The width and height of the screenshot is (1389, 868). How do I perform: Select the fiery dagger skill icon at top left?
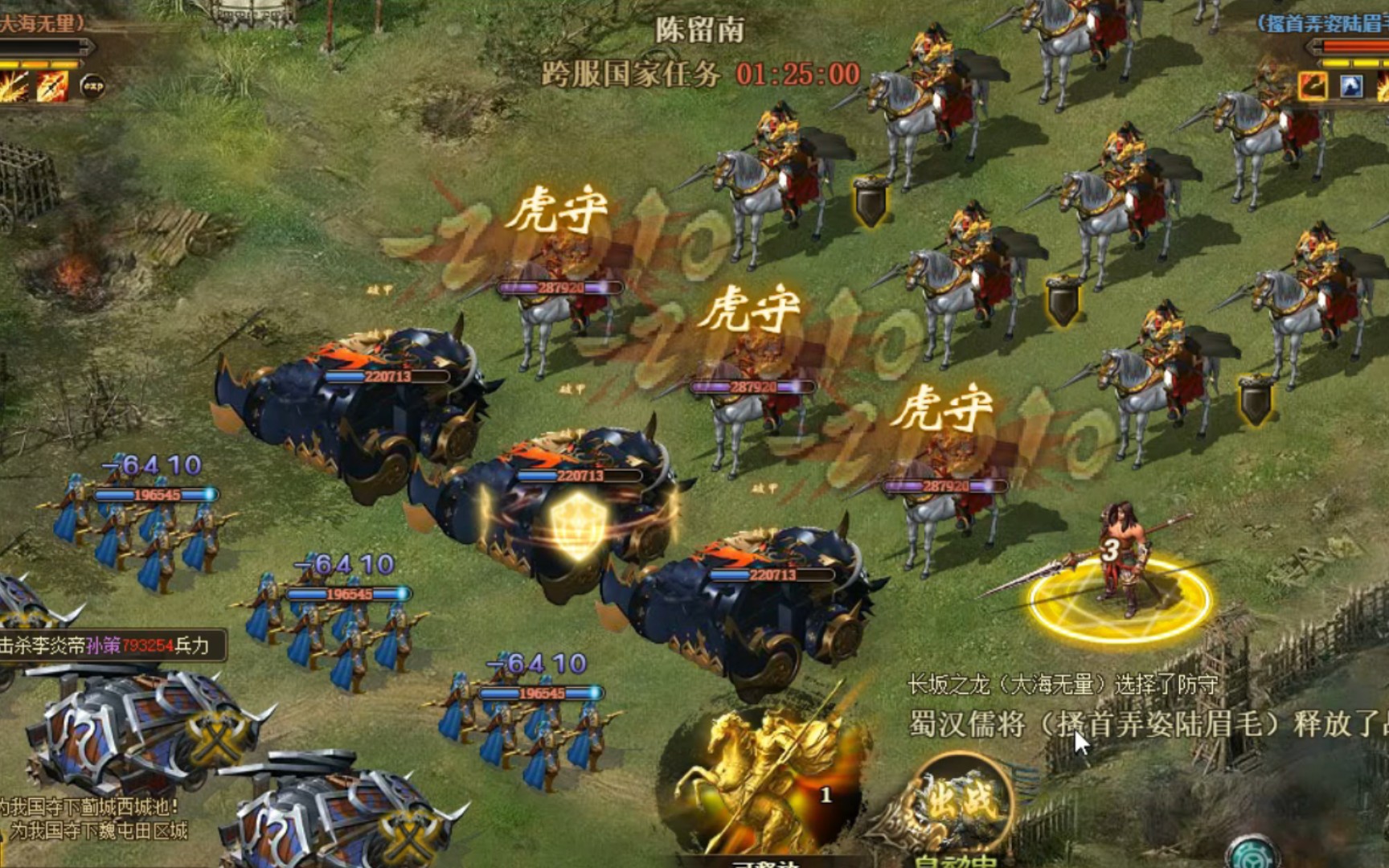pos(51,87)
